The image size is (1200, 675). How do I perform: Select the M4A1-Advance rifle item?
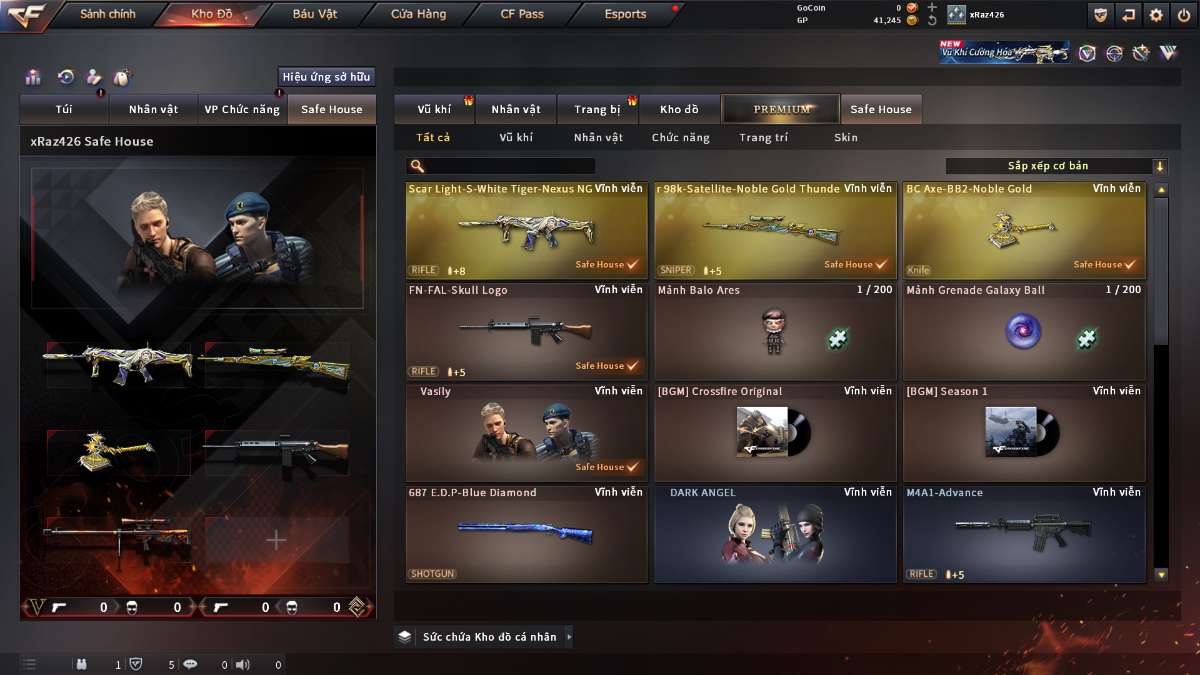(1024, 533)
